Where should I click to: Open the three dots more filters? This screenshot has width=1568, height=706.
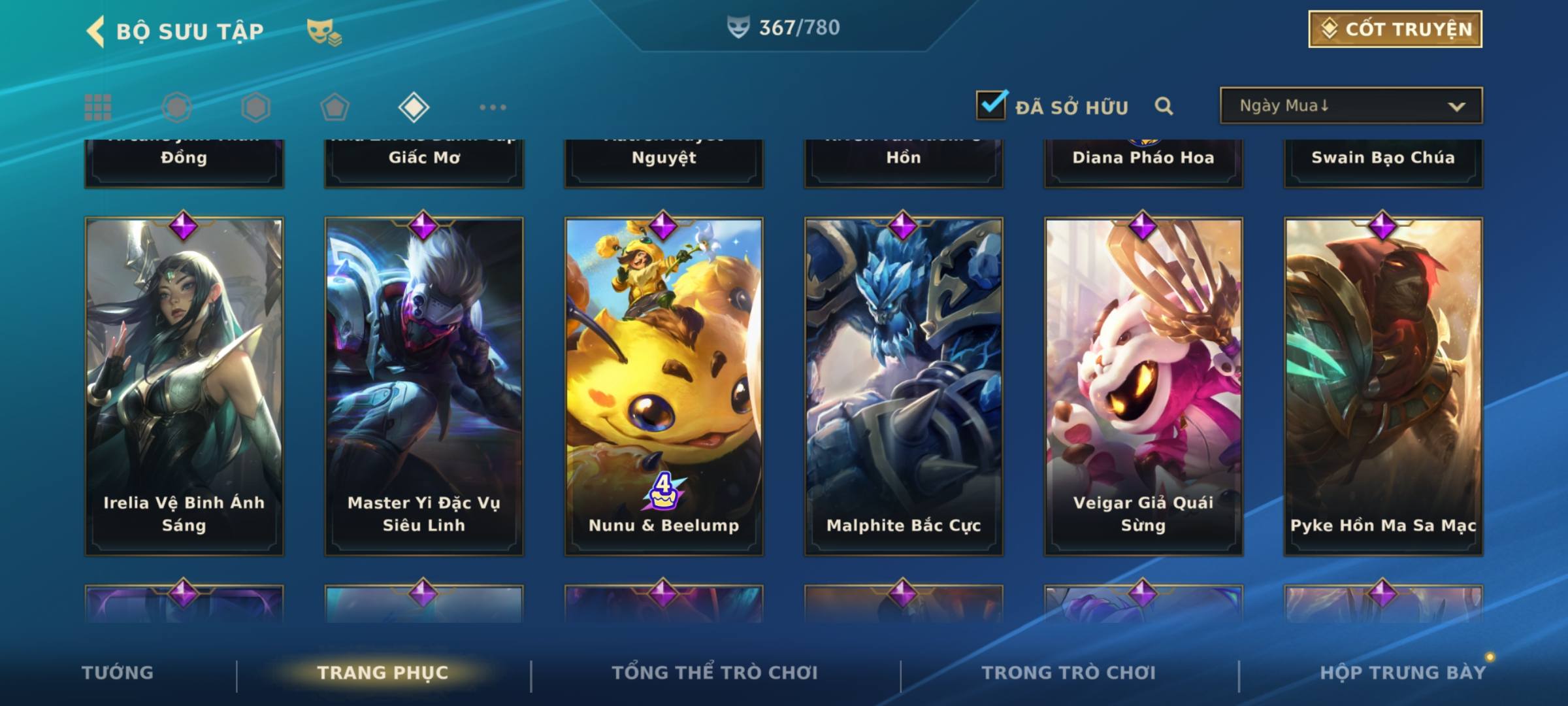click(493, 107)
